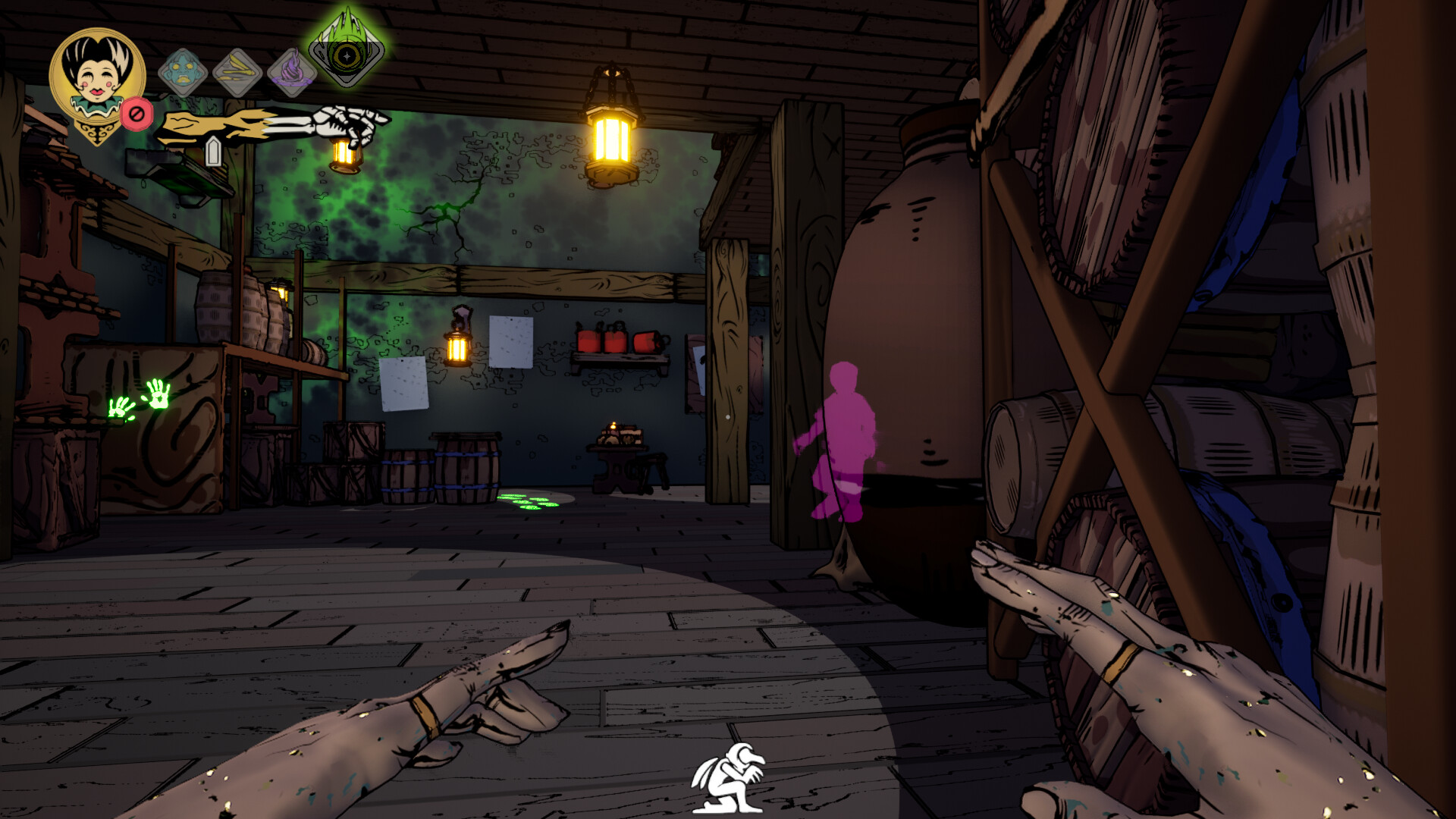The height and width of the screenshot is (819, 1456).
Task: Select the zombie face ability icon
Action: click(182, 73)
